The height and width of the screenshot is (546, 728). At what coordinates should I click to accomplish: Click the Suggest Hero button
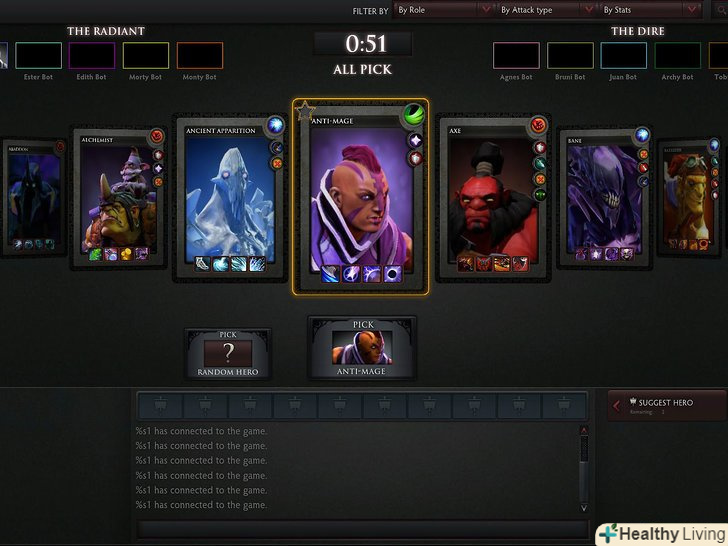(664, 405)
